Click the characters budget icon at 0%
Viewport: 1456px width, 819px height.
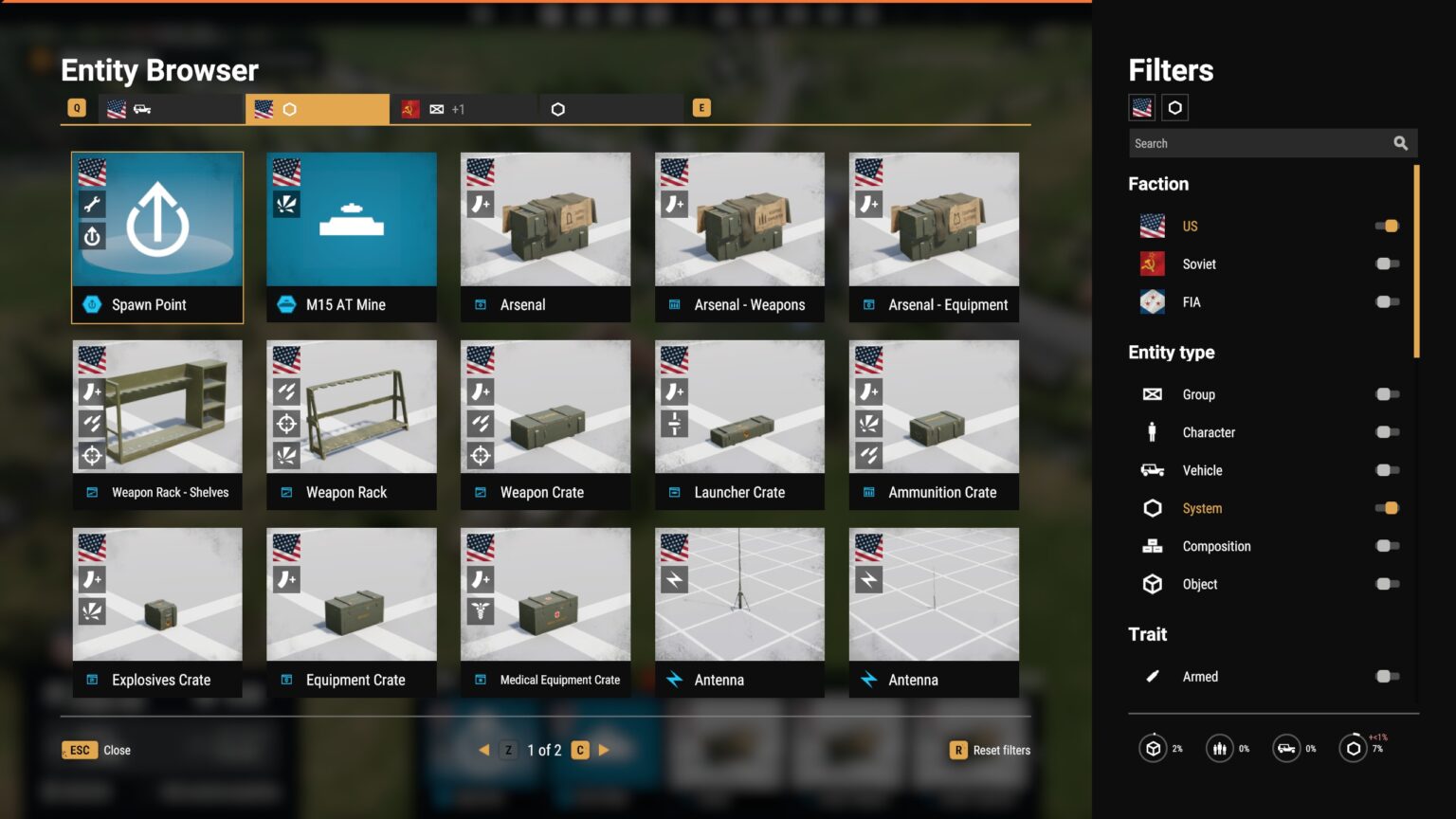pos(1220,748)
